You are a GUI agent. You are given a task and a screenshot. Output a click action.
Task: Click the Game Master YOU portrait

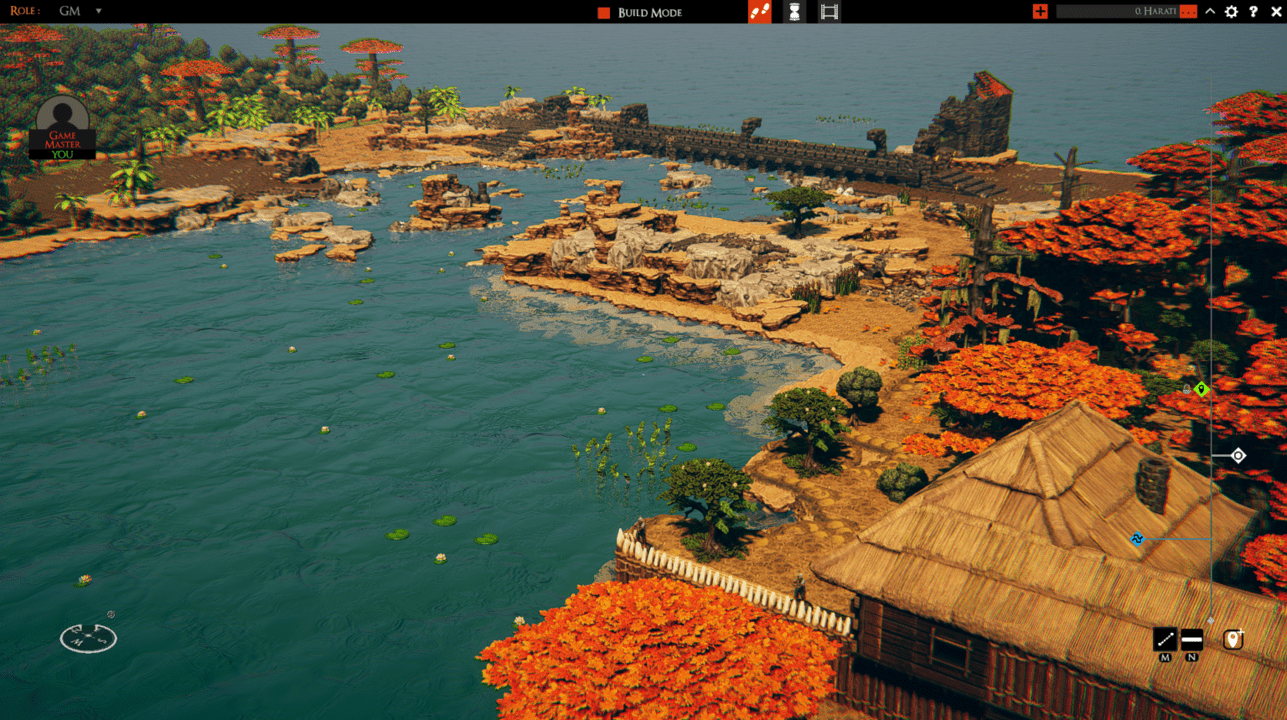63,127
